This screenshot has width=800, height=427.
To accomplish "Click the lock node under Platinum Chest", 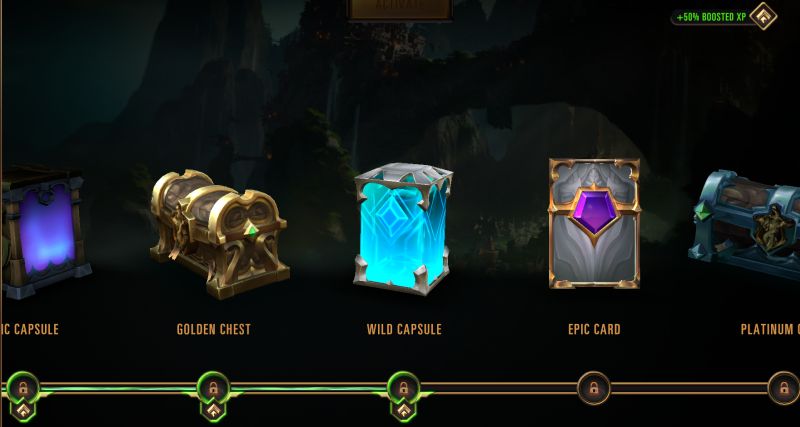I will tap(782, 387).
